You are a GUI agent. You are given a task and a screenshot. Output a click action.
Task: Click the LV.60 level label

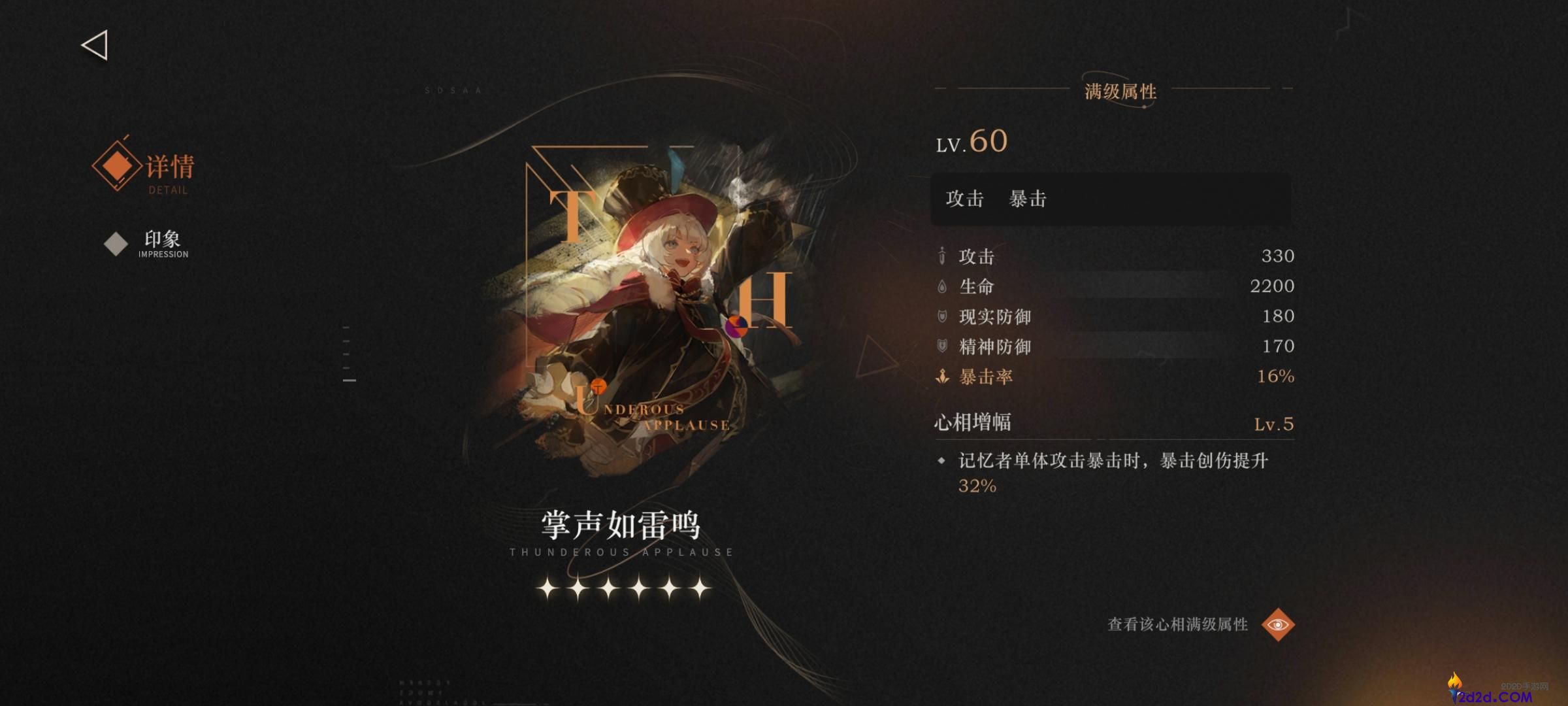tap(972, 141)
